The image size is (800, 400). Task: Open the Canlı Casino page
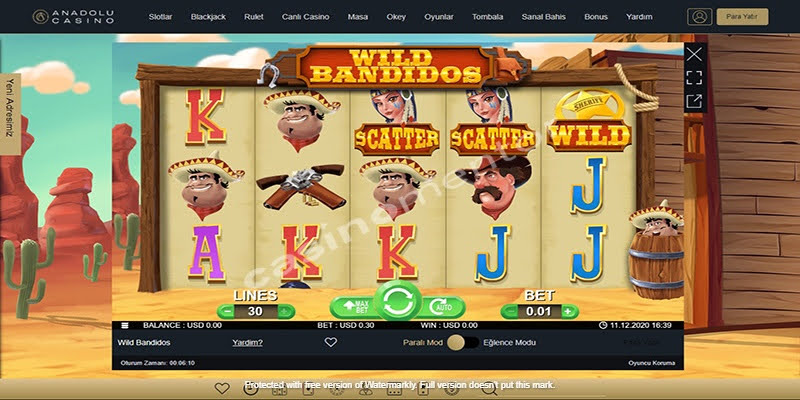[305, 17]
